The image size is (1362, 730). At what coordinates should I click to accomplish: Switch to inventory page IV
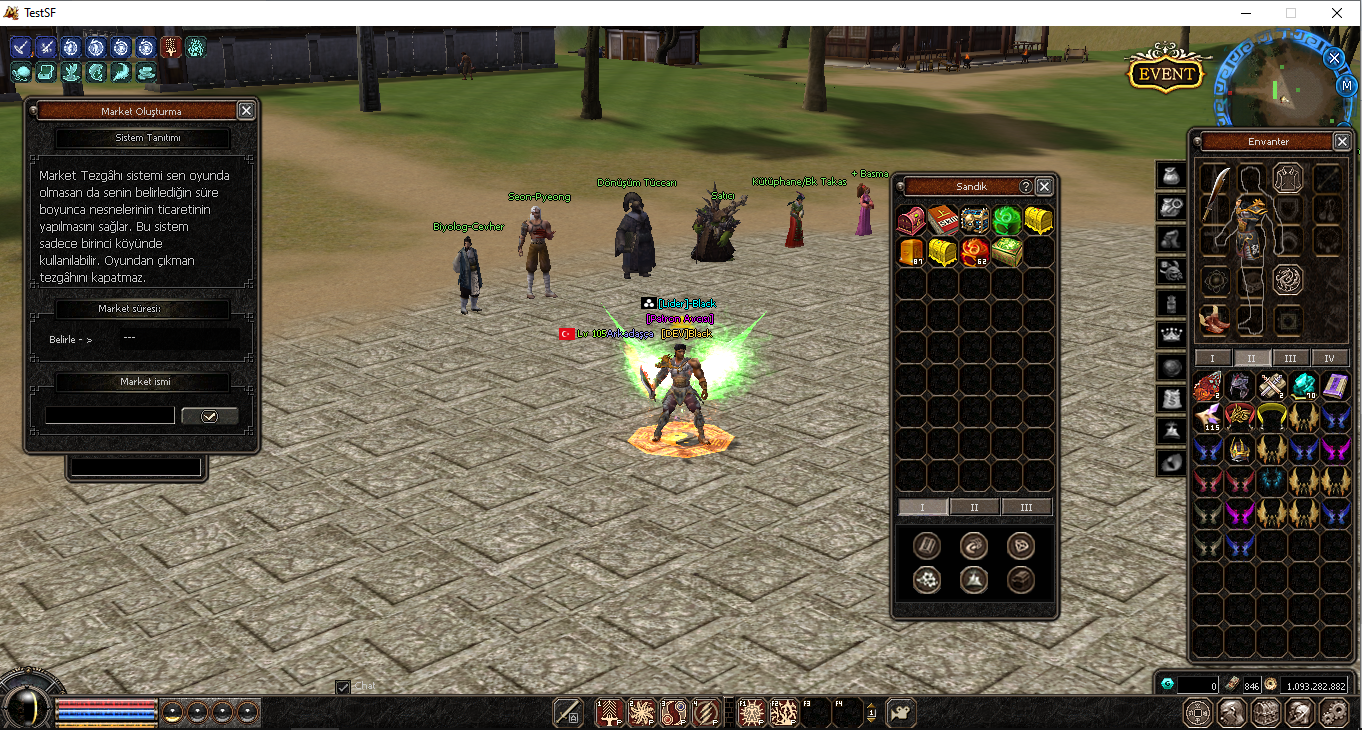1330,358
